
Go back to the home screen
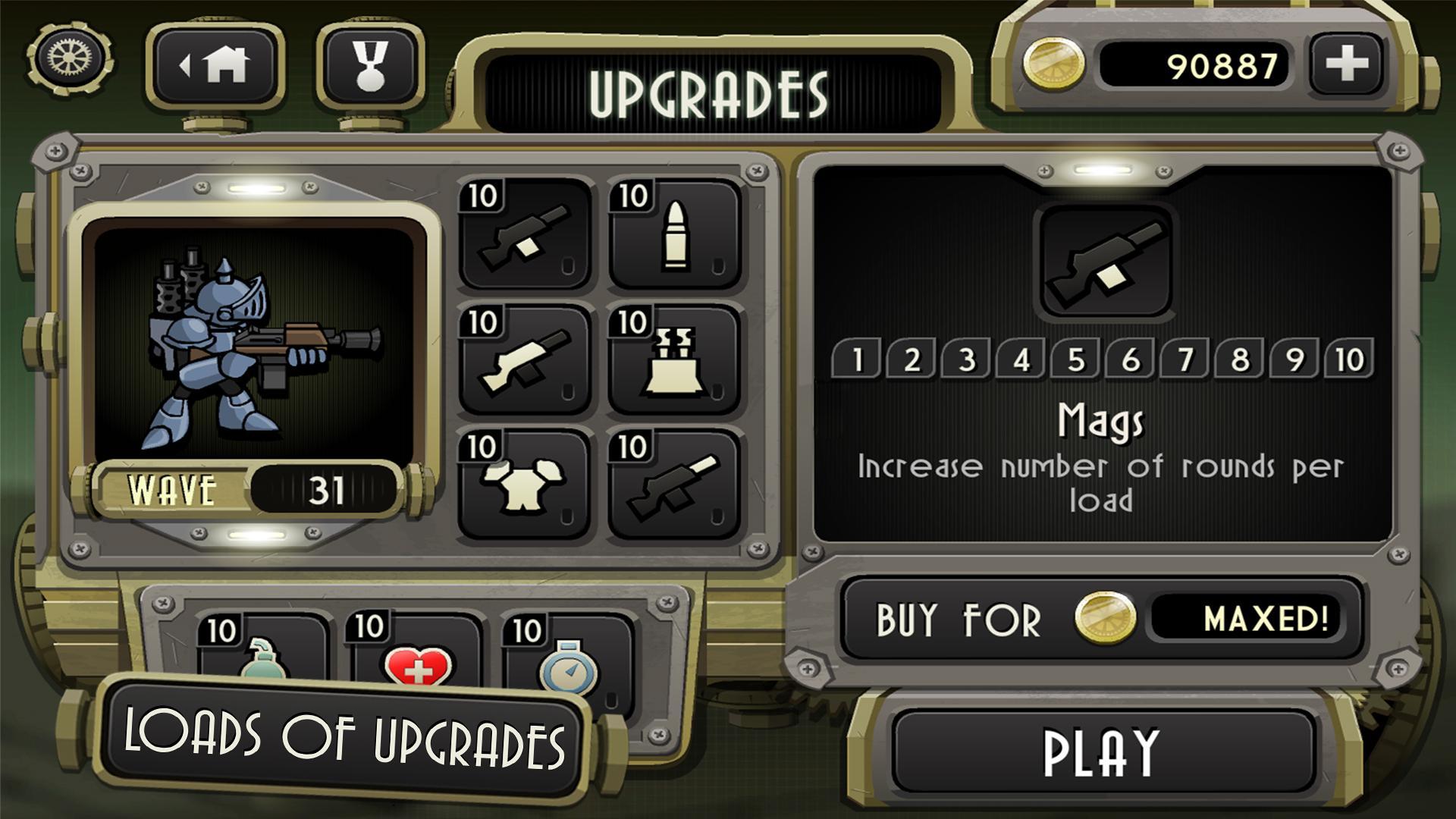point(215,66)
